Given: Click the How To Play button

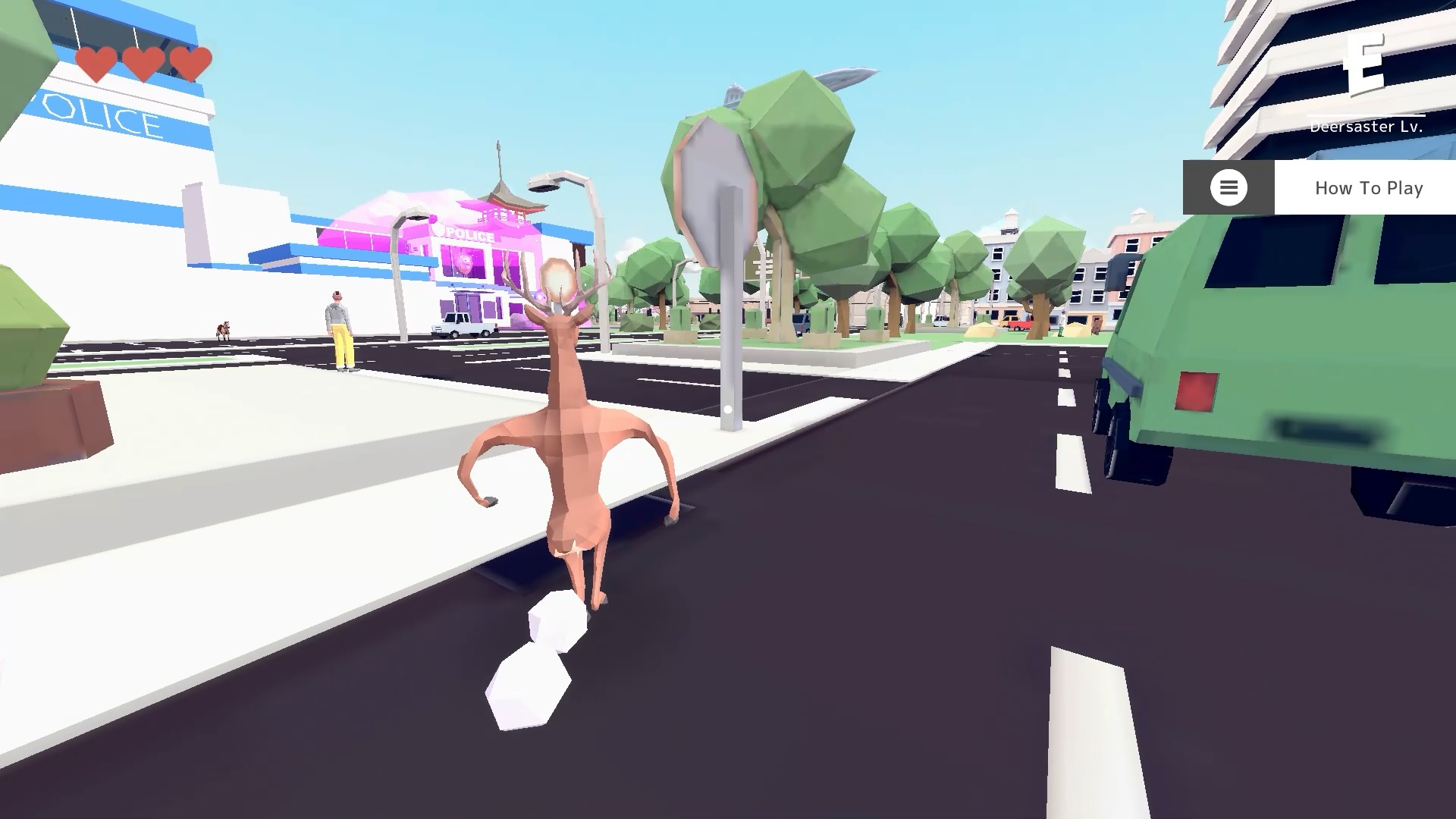Looking at the screenshot, I should (1369, 187).
